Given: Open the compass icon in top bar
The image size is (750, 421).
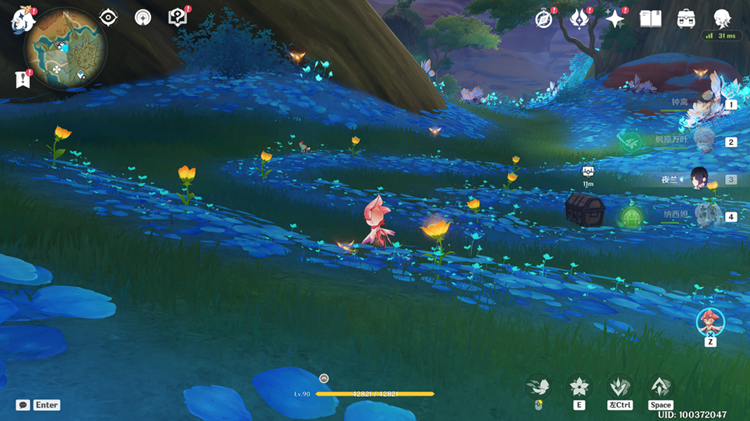Looking at the screenshot, I should click(x=544, y=18).
